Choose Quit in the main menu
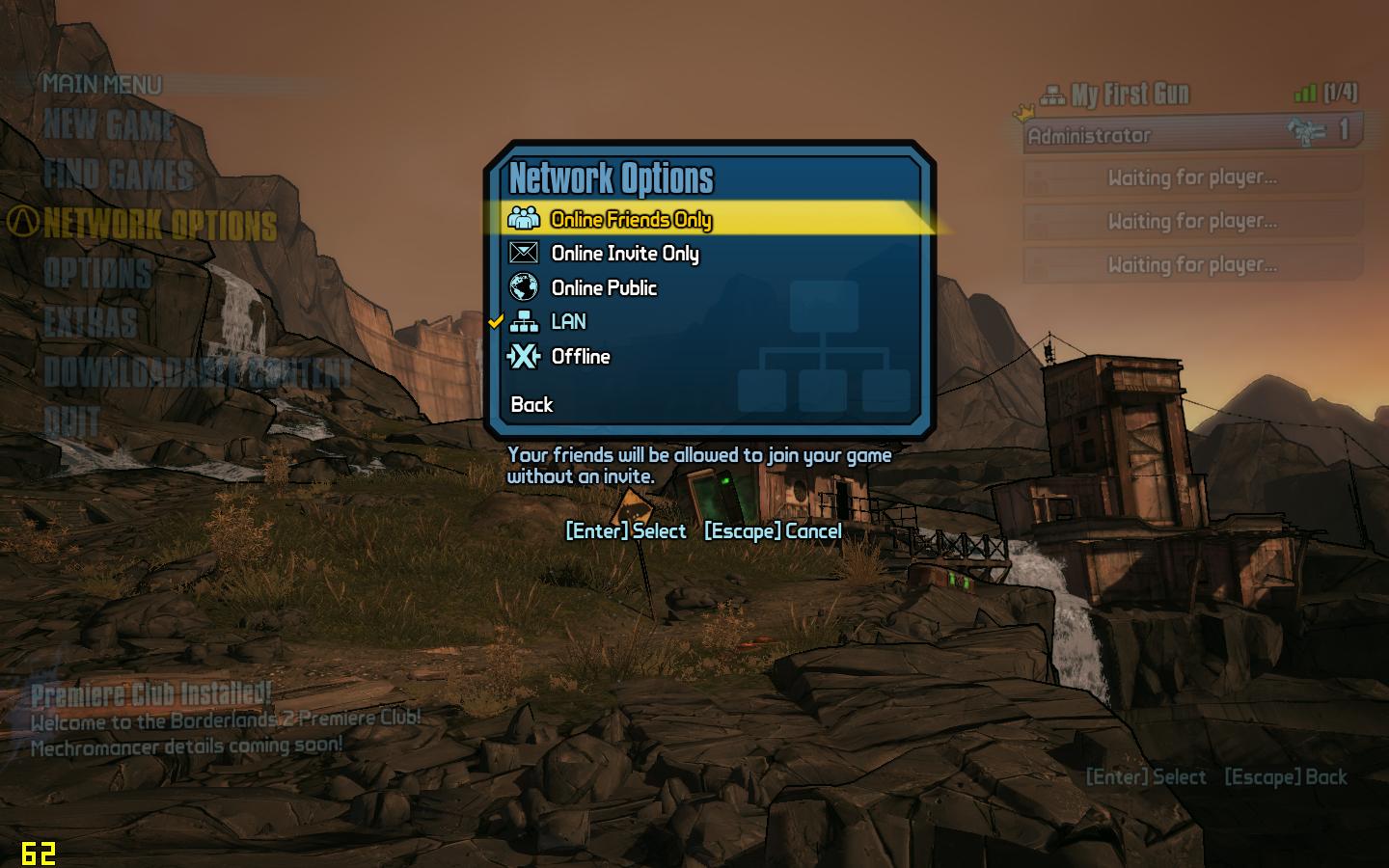Screen dimensions: 1389x868 [x=72, y=421]
